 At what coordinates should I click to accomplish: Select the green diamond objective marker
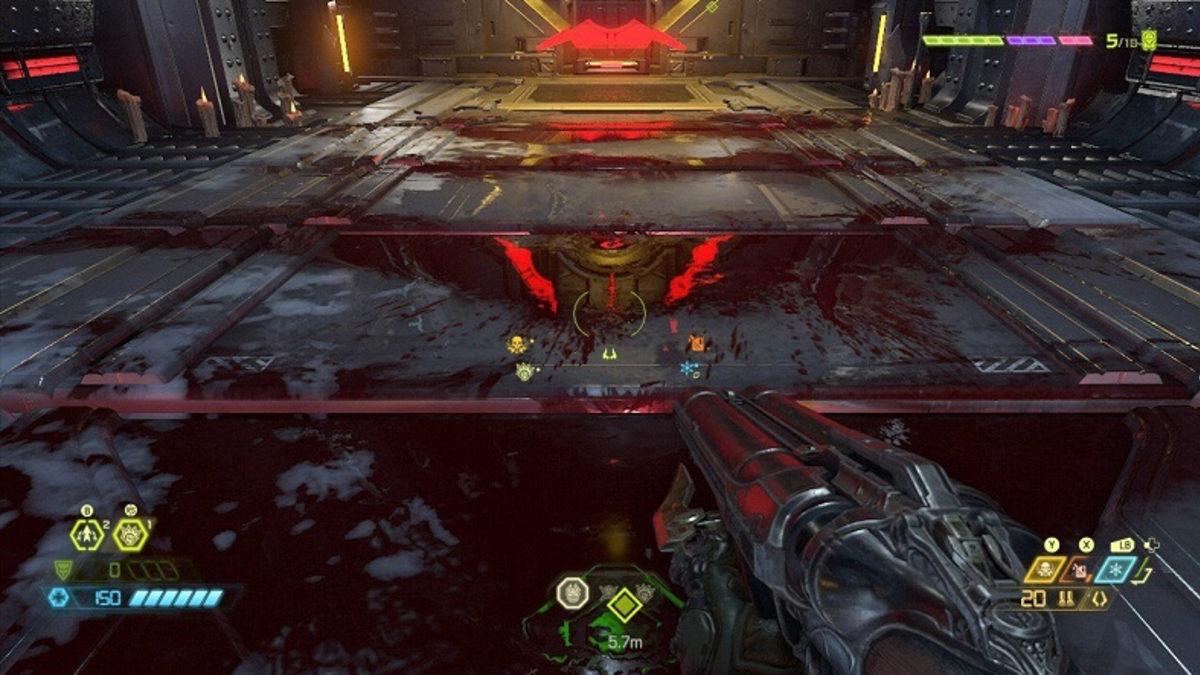(x=623, y=604)
